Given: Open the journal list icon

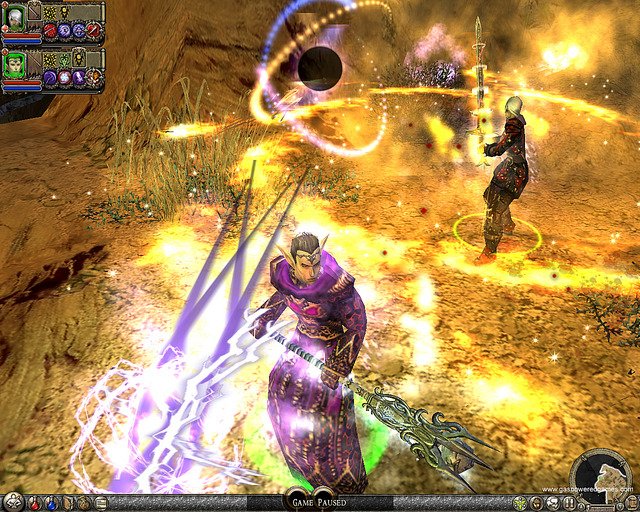Looking at the screenshot, I should click(100, 503).
